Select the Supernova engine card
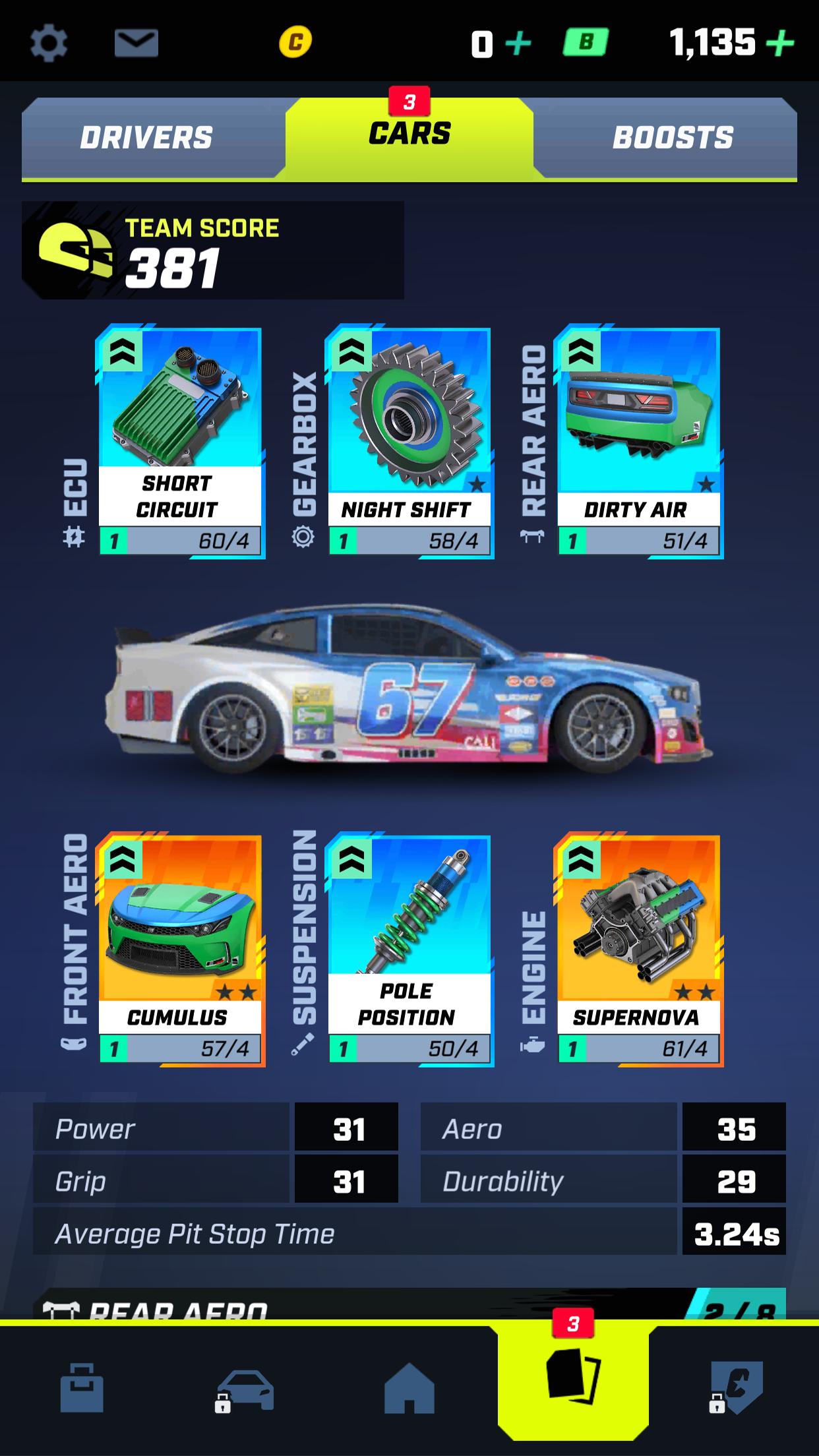This screenshot has width=819, height=1456. pyautogui.click(x=638, y=950)
